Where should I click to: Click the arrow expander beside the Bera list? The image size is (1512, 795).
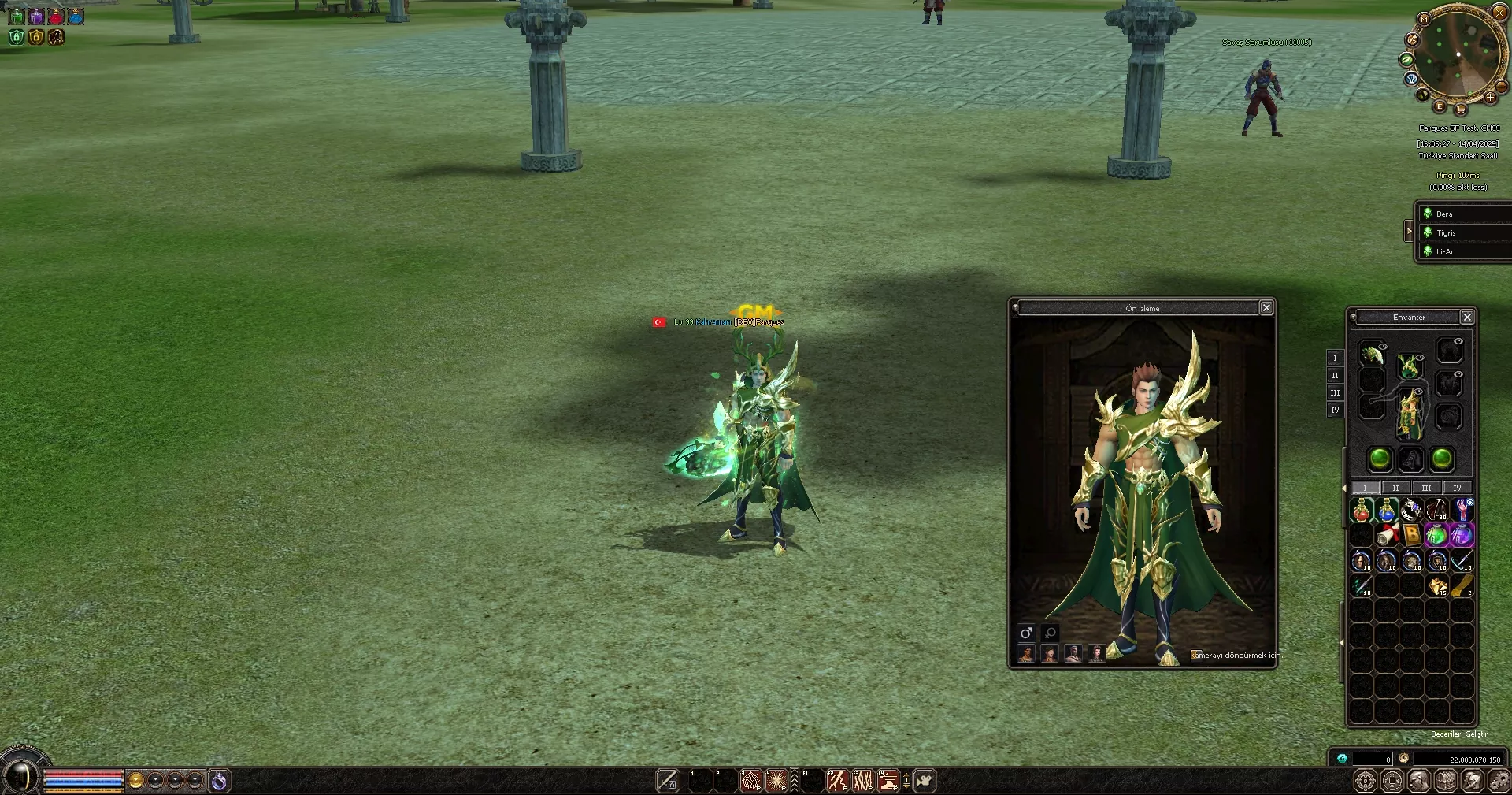tap(1409, 231)
